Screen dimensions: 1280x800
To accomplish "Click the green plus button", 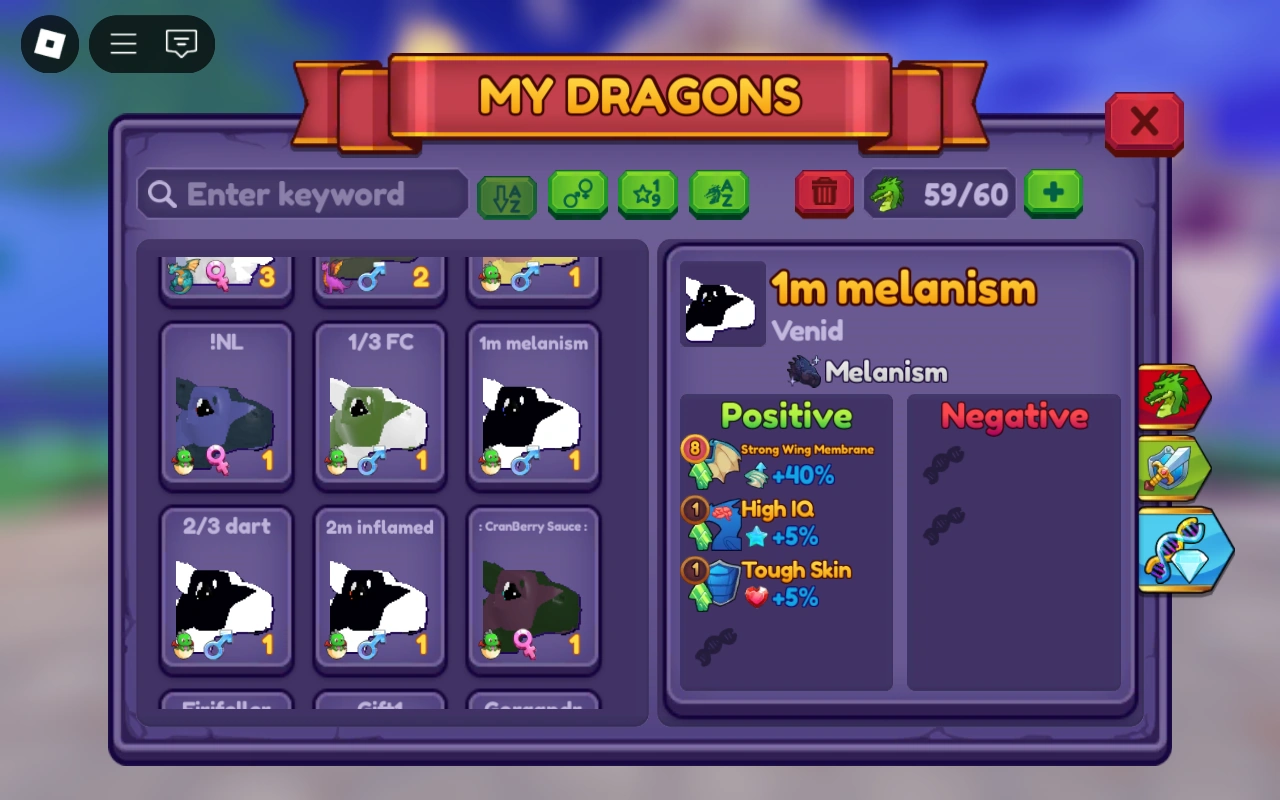I will pos(1053,193).
